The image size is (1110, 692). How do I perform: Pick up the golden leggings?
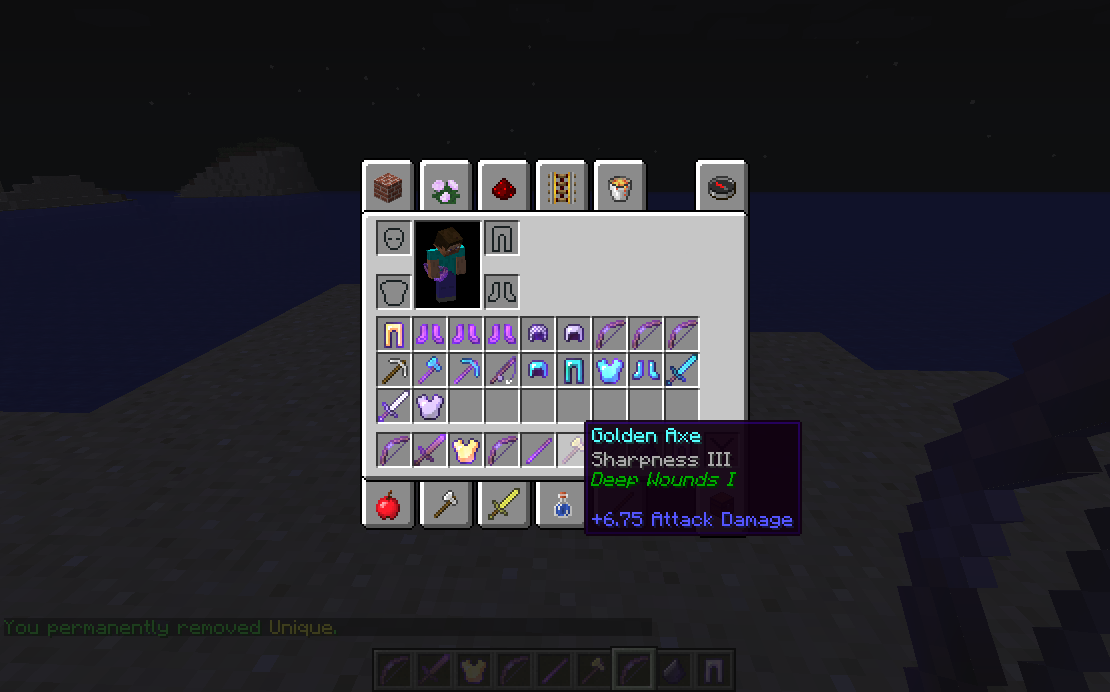(394, 334)
